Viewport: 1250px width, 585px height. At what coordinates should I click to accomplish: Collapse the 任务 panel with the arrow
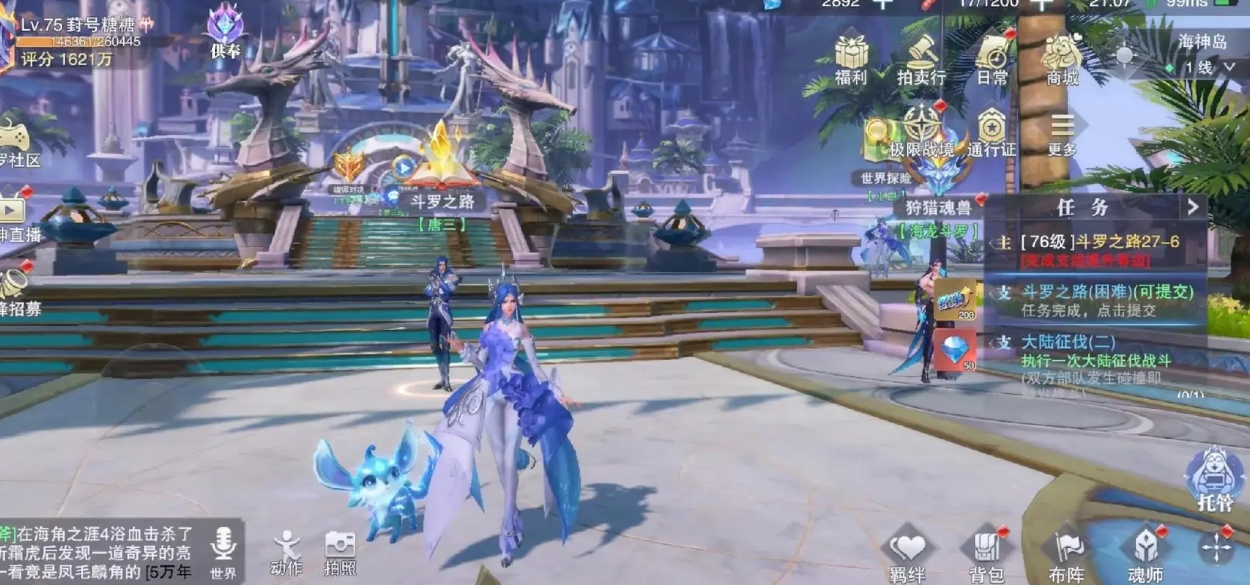(x=1192, y=207)
